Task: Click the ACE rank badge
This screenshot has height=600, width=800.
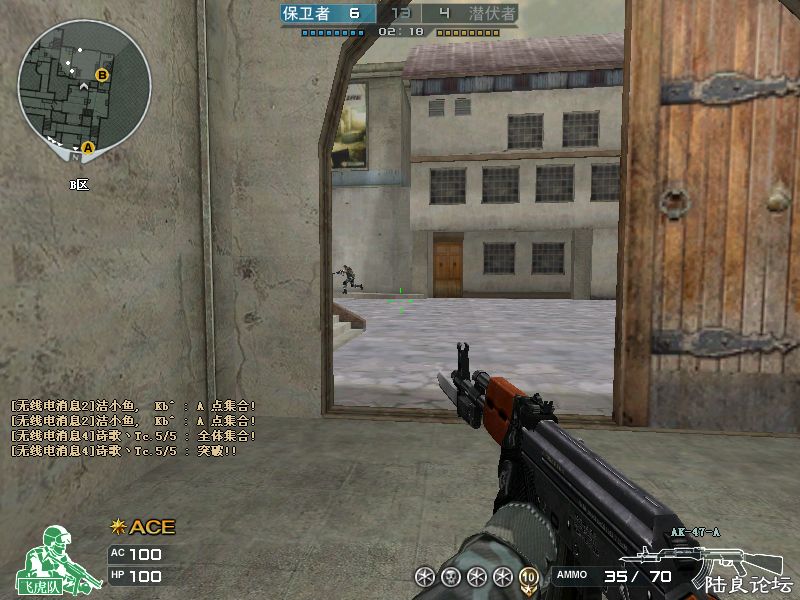Action: (142, 527)
